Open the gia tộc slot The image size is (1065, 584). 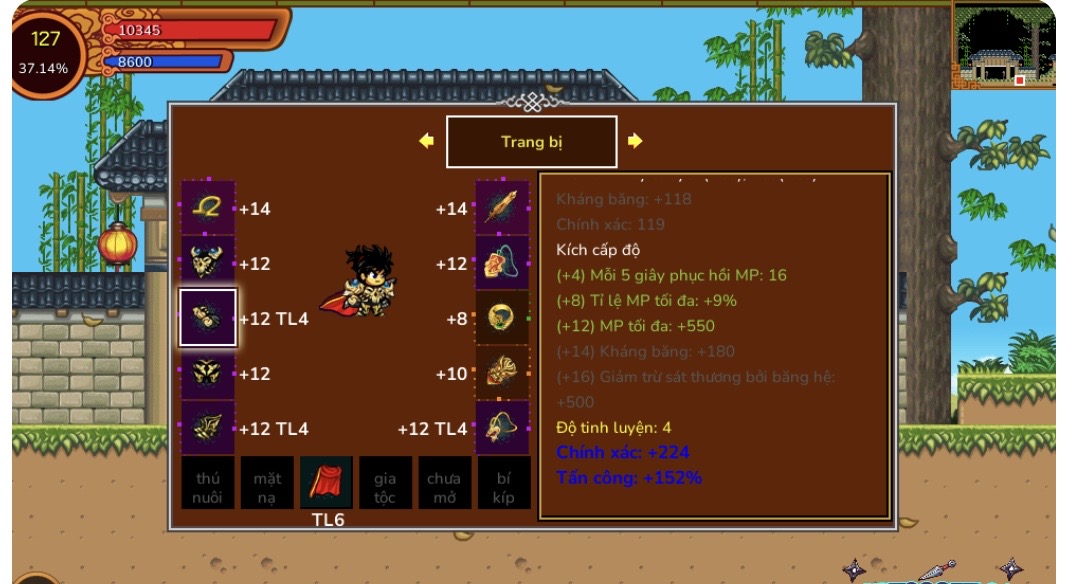(x=385, y=483)
